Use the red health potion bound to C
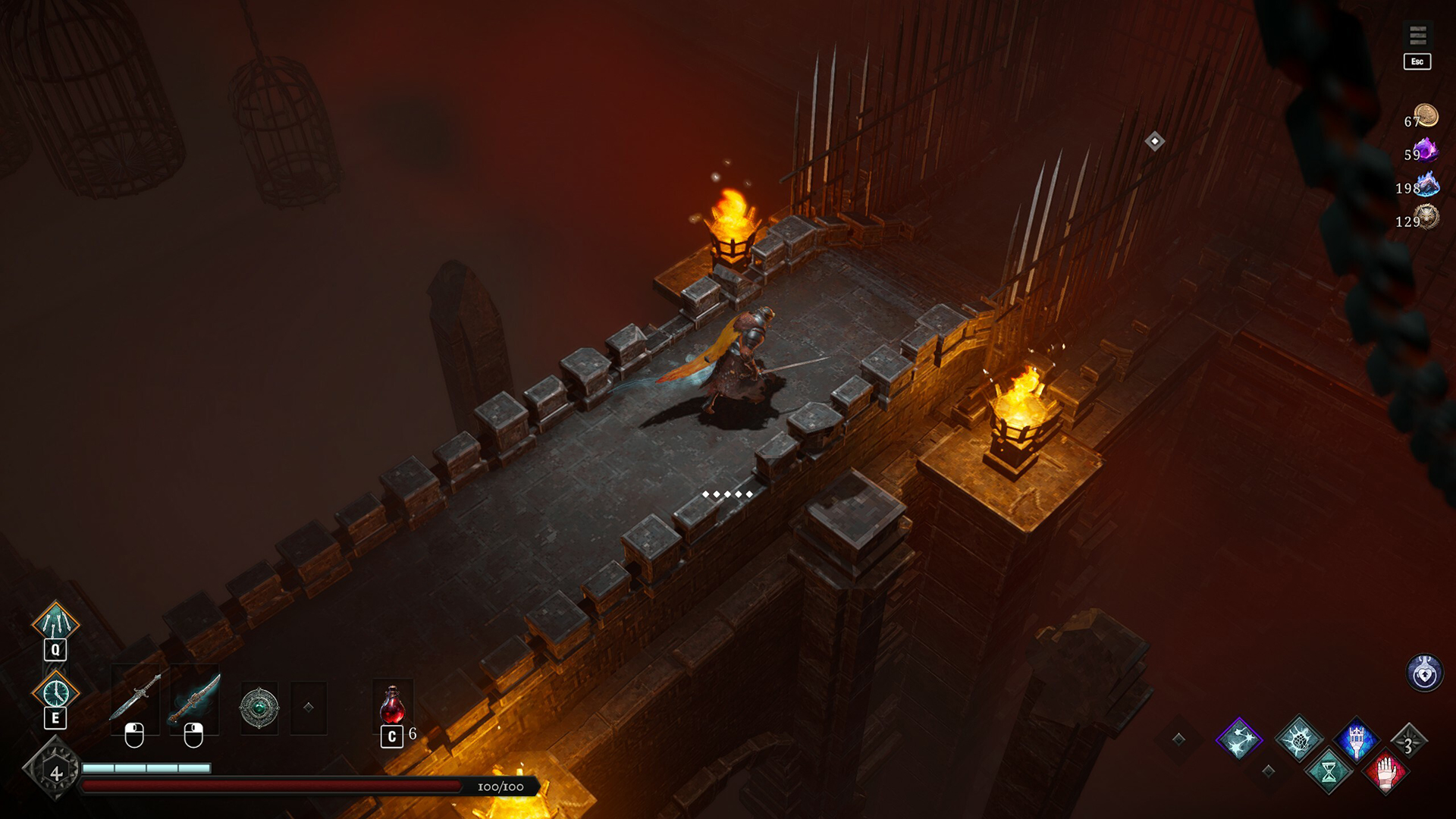The height and width of the screenshot is (819, 1456). tap(391, 704)
